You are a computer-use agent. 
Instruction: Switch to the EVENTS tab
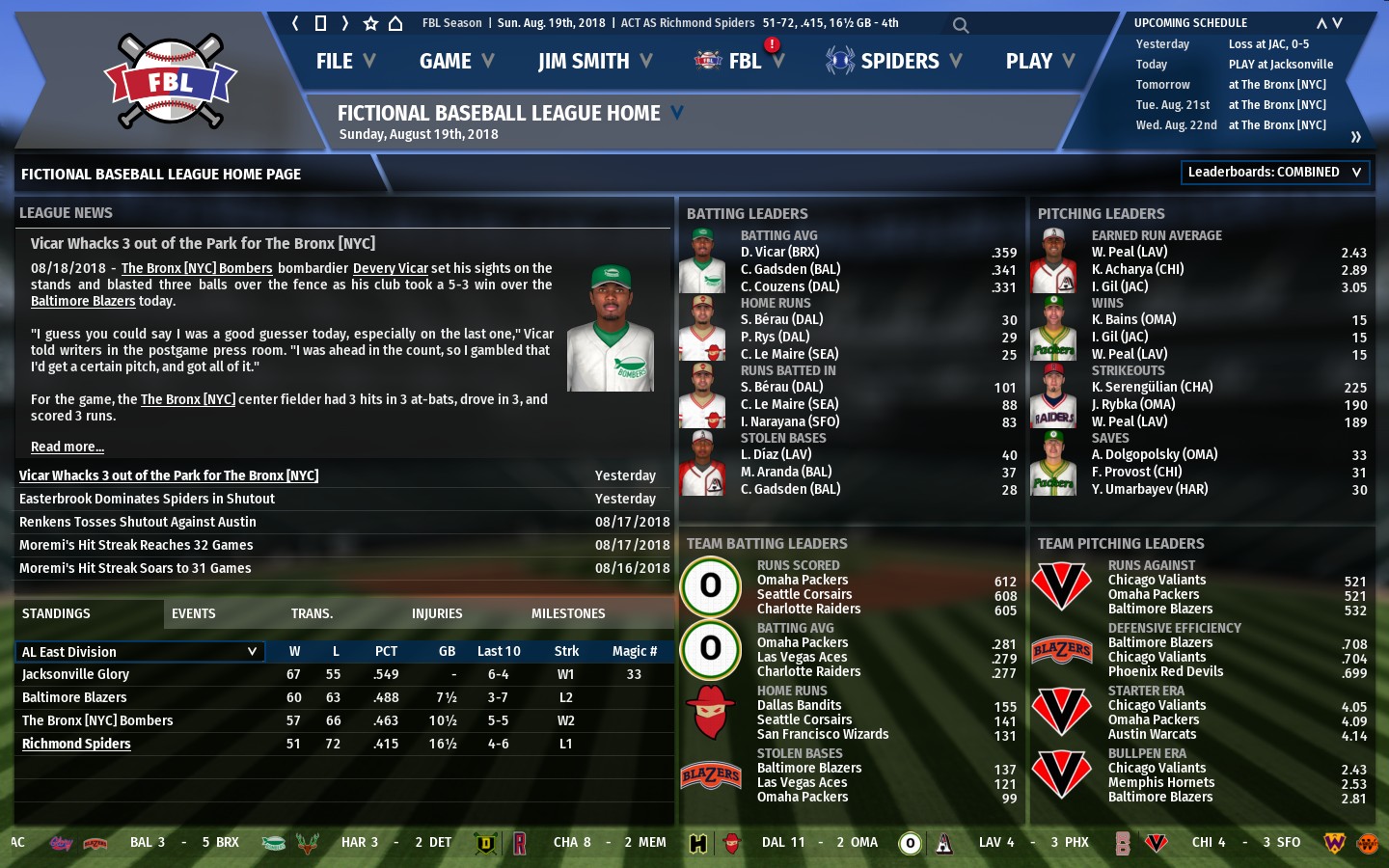194,613
